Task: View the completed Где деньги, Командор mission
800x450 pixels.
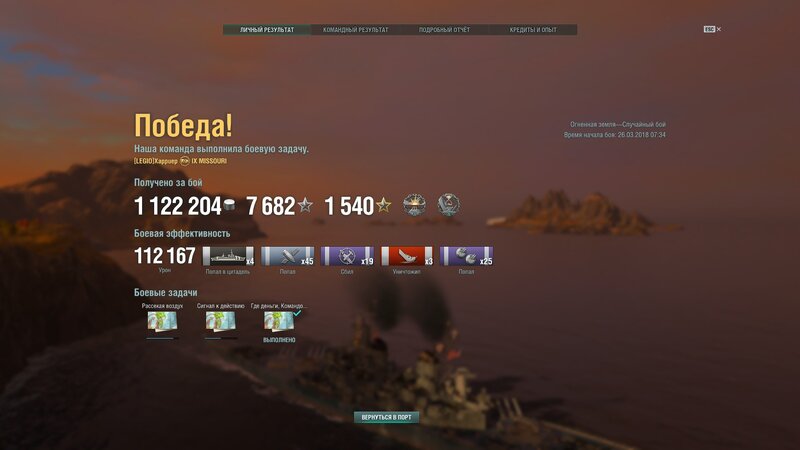Action: [279, 321]
